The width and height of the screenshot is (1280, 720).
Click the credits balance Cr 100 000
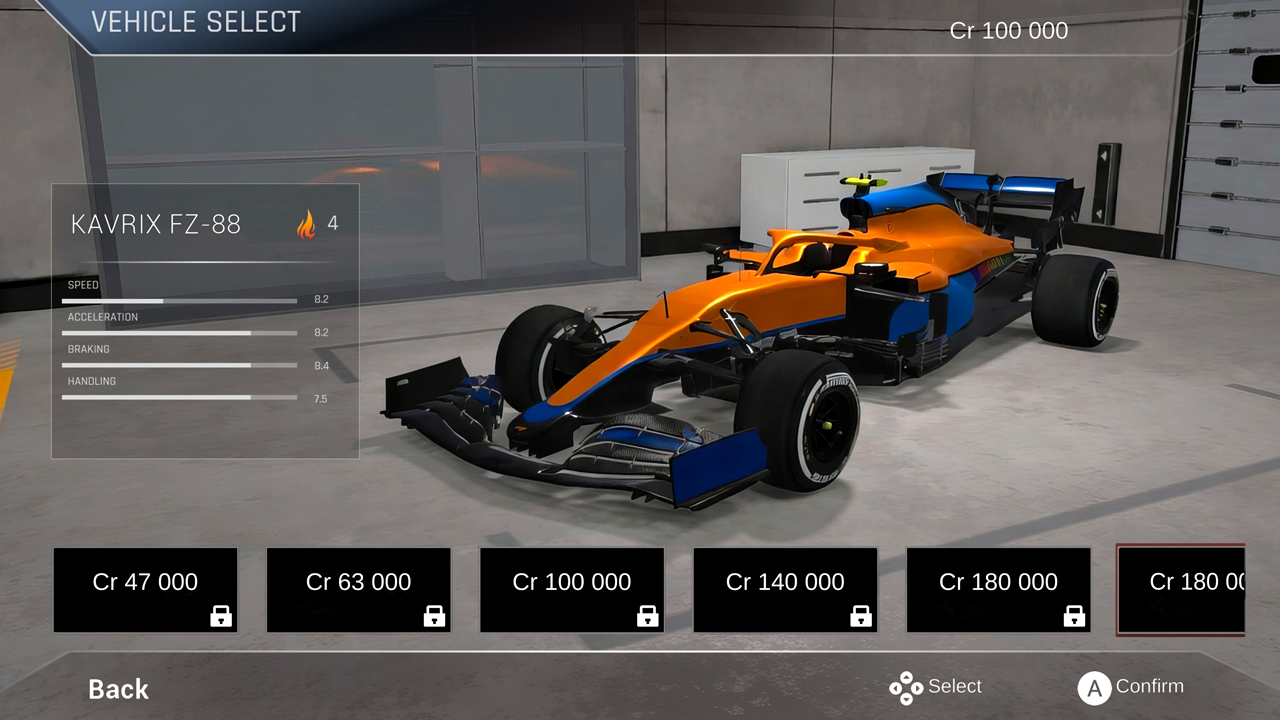pyautogui.click(x=1008, y=30)
